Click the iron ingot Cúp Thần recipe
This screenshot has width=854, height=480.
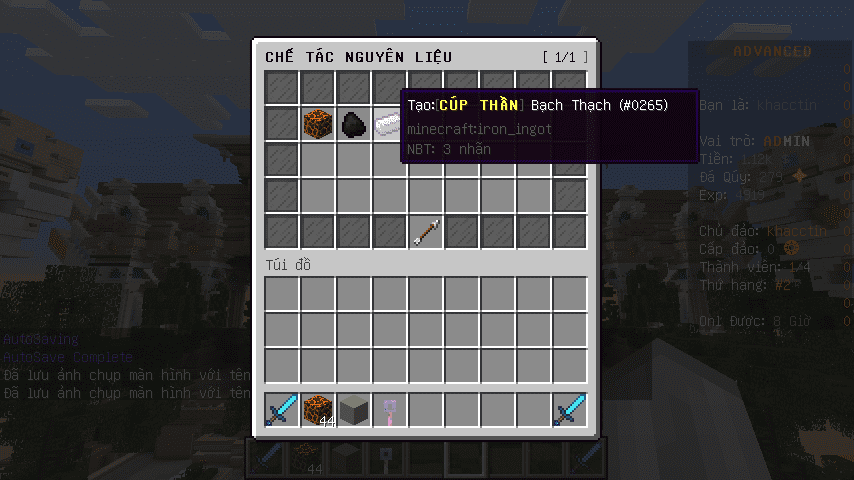tap(387, 125)
